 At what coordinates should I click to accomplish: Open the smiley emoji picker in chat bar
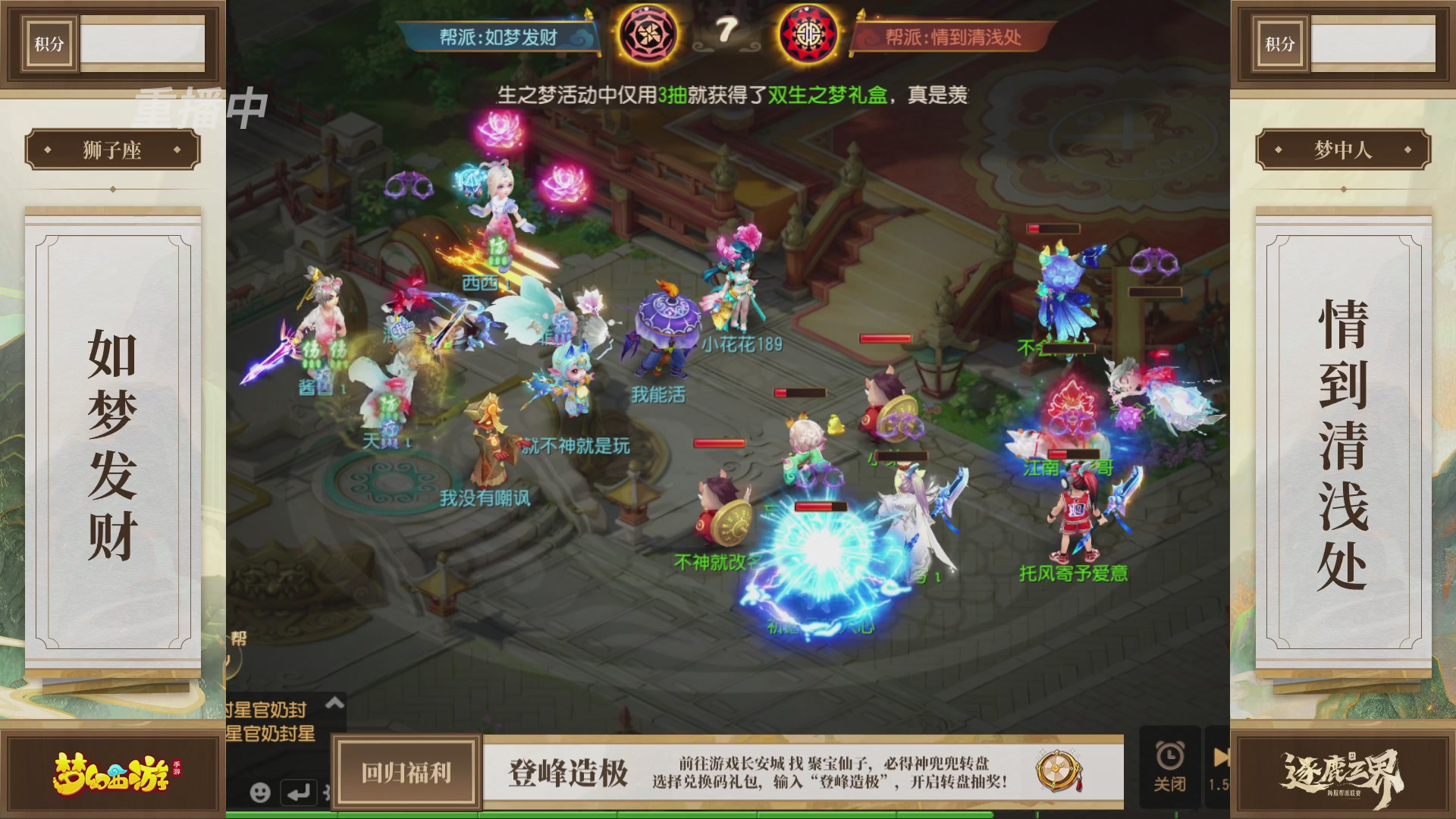[260, 794]
